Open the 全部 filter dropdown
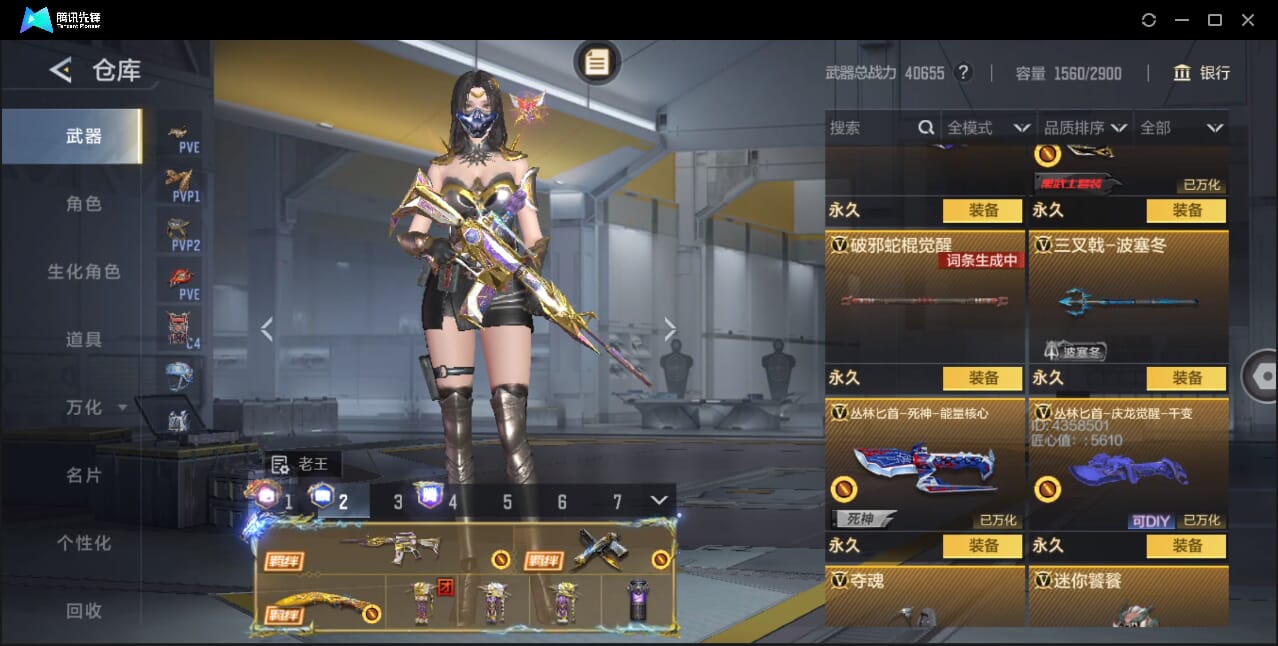The height and width of the screenshot is (646, 1278). (1182, 128)
